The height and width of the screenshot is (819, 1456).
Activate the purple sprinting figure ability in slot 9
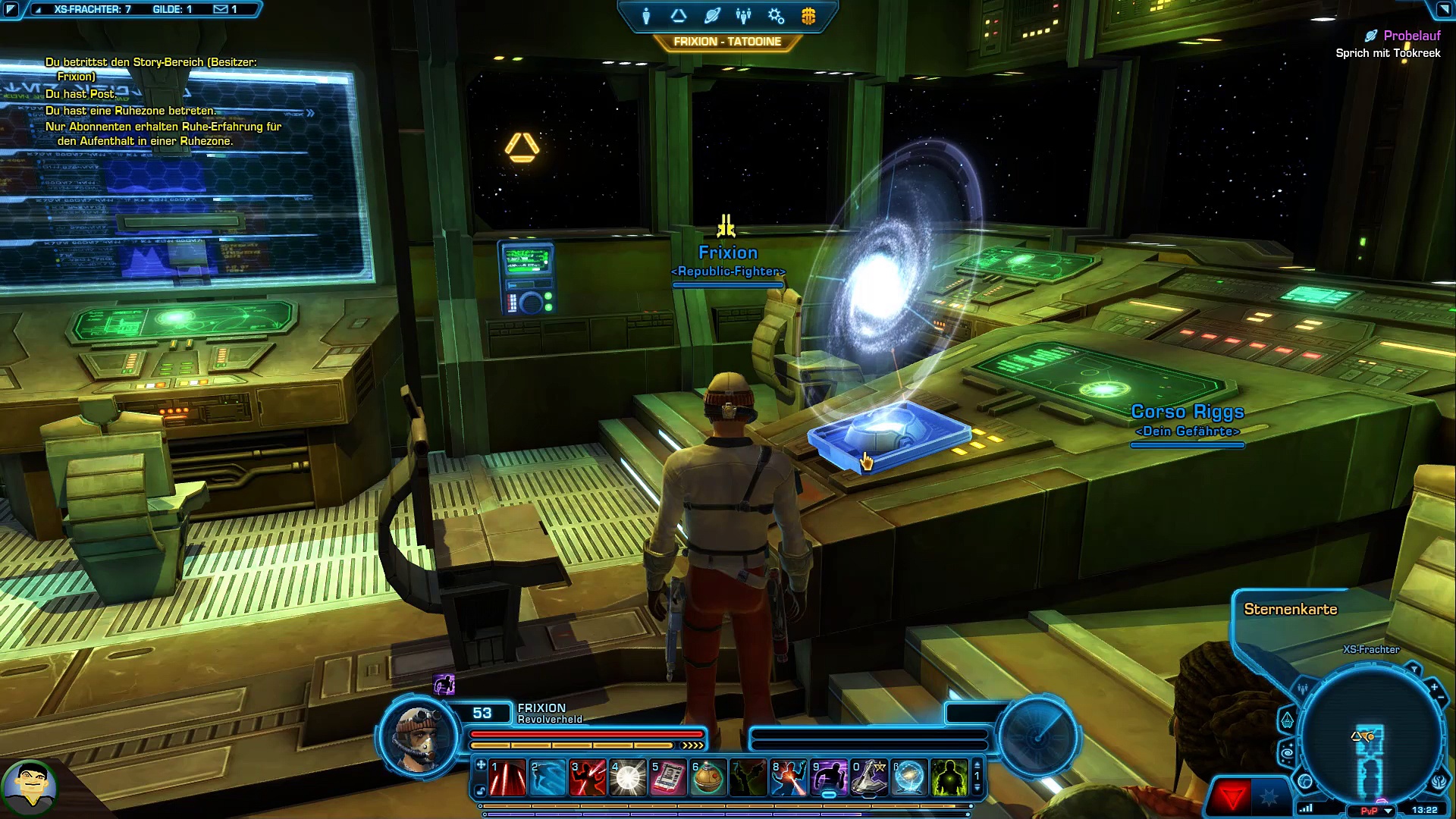pyautogui.click(x=829, y=778)
